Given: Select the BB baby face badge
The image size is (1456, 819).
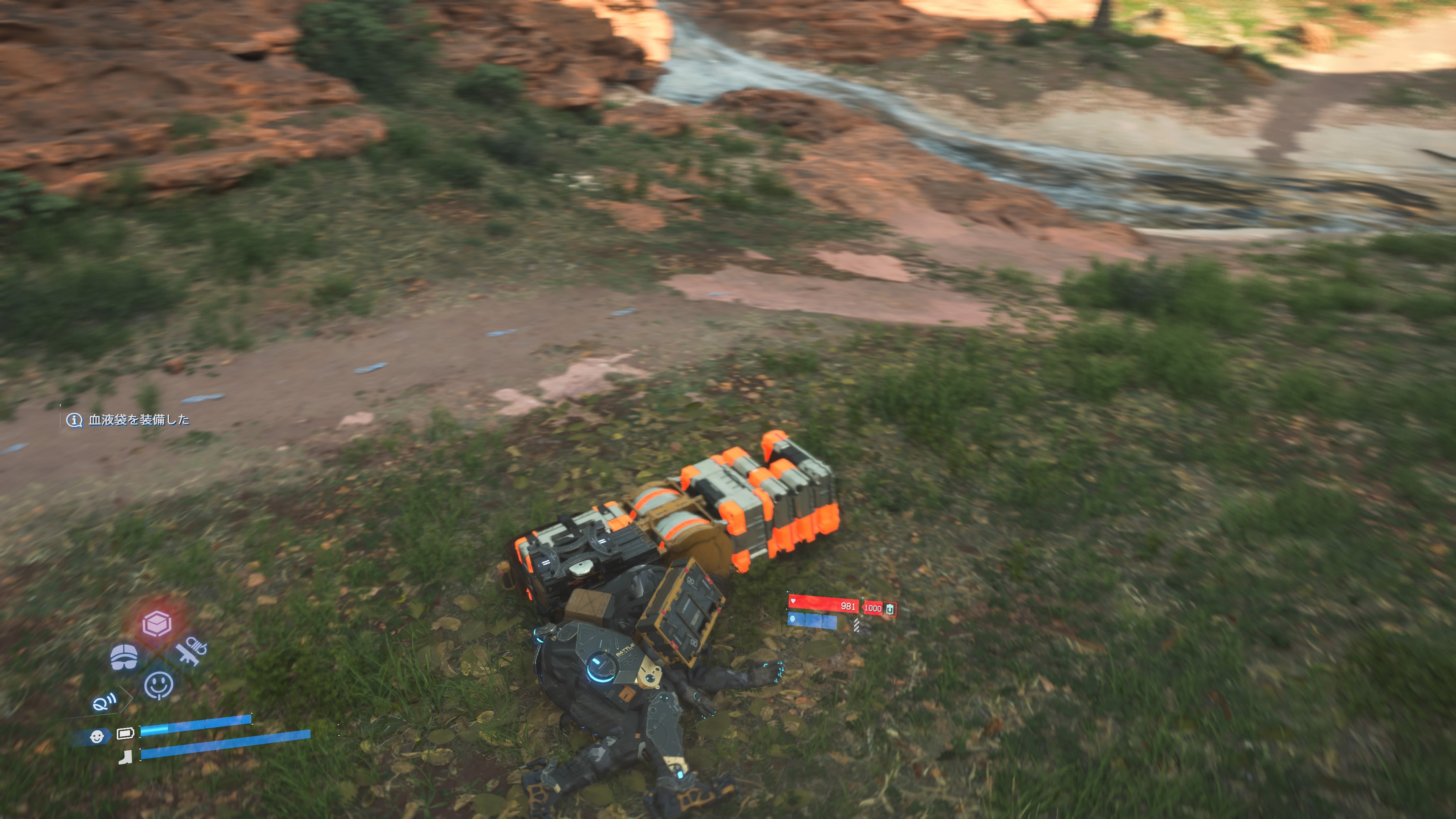Looking at the screenshot, I should (x=97, y=736).
